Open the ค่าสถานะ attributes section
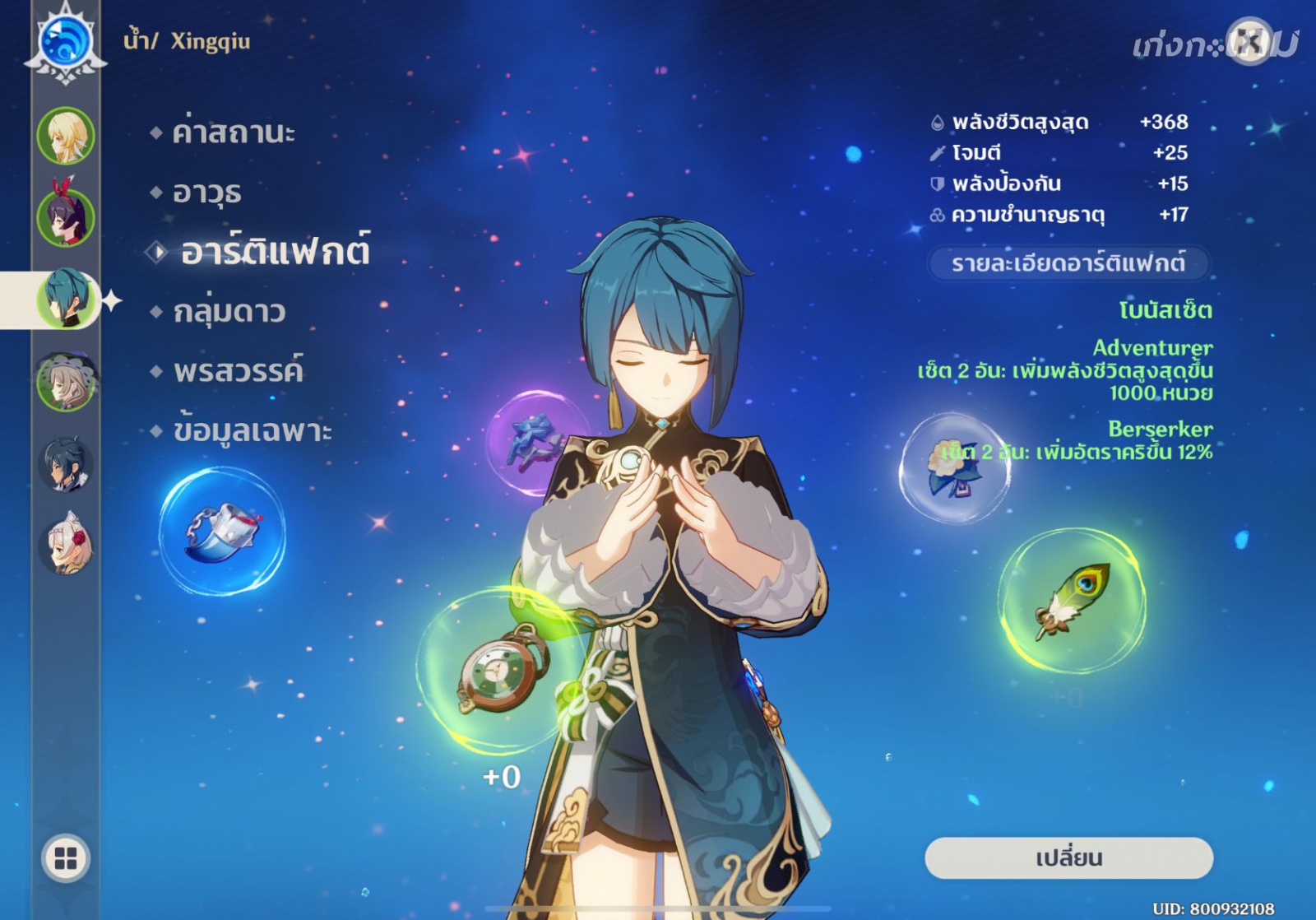 (x=234, y=132)
